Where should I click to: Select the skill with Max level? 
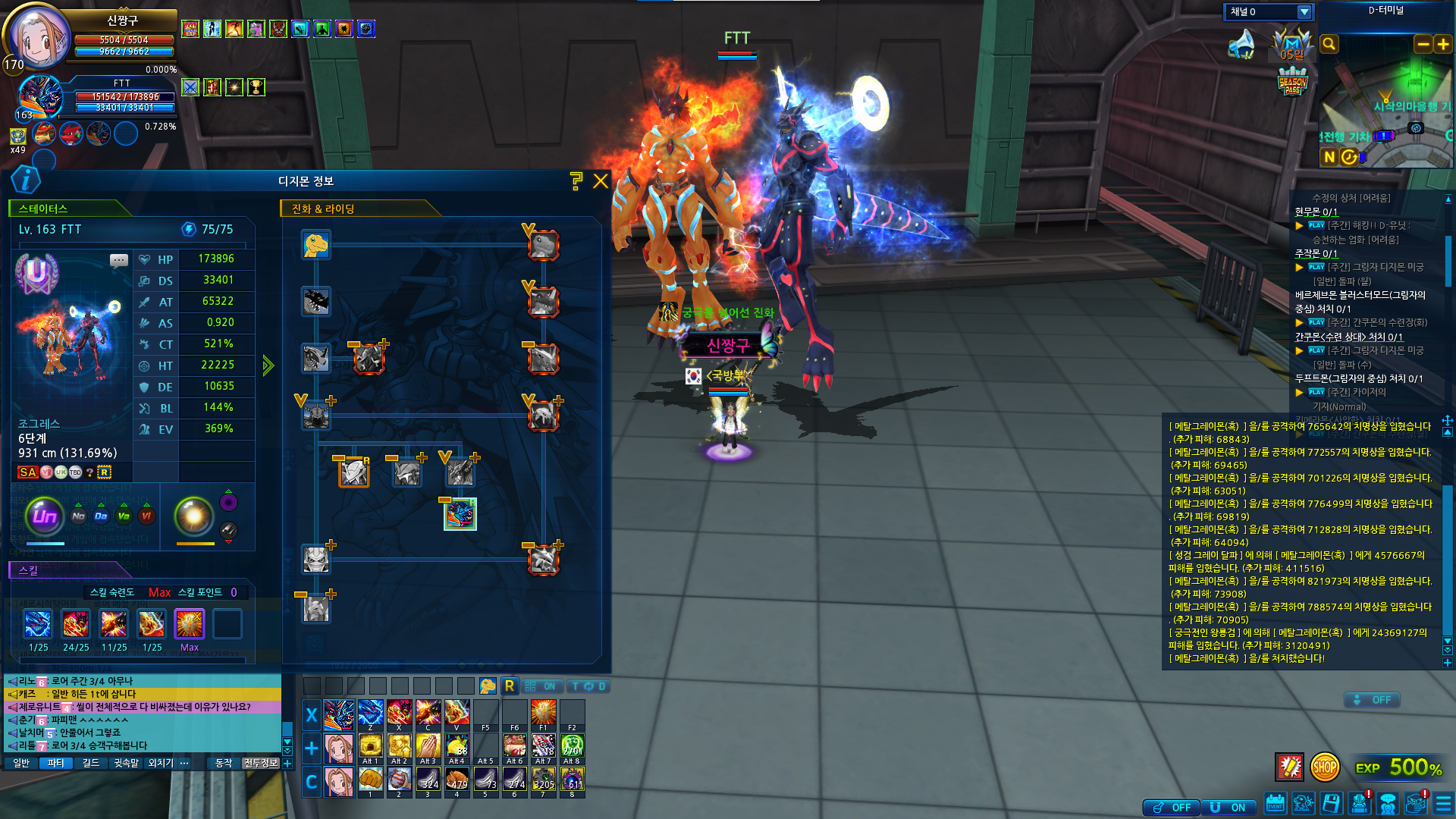(190, 625)
